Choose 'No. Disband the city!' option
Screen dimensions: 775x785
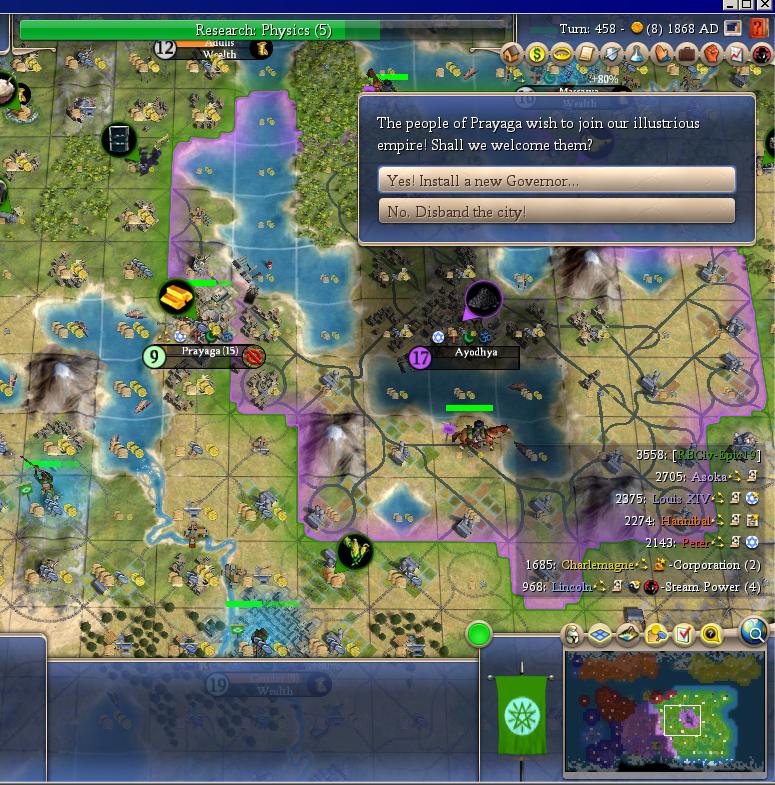[x=557, y=211]
